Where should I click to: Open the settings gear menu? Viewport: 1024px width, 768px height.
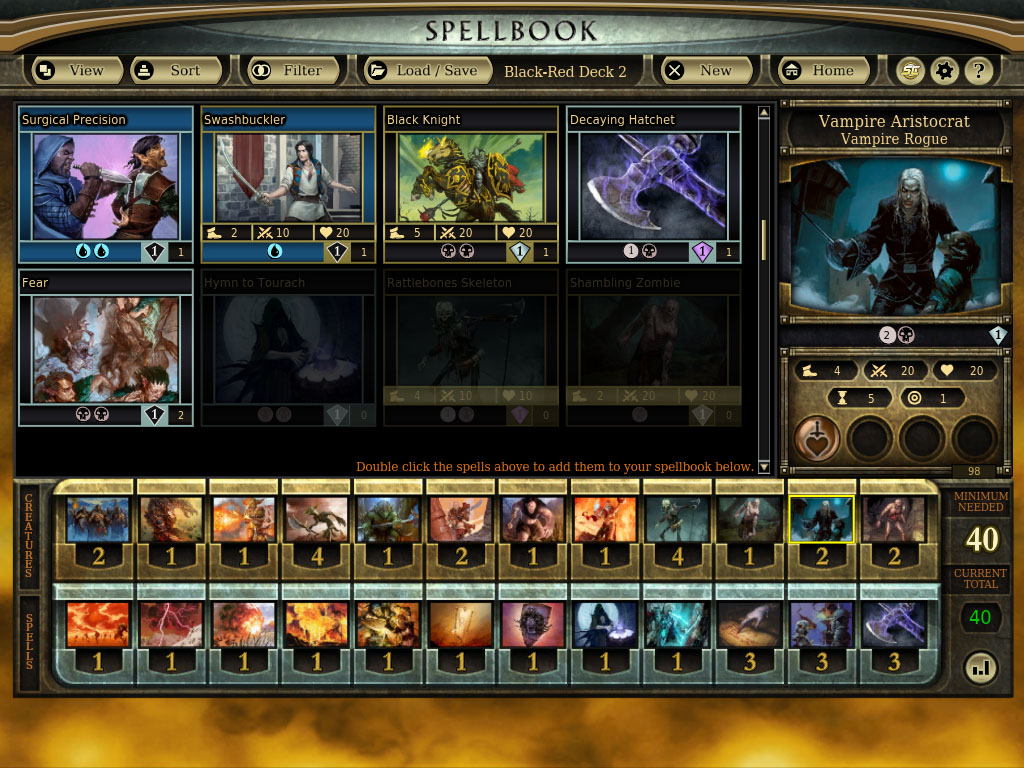point(943,71)
